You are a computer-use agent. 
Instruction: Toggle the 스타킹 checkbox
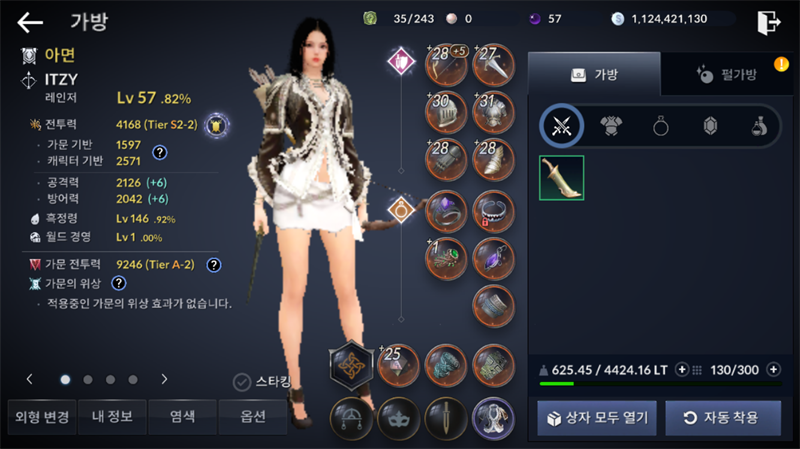[241, 381]
